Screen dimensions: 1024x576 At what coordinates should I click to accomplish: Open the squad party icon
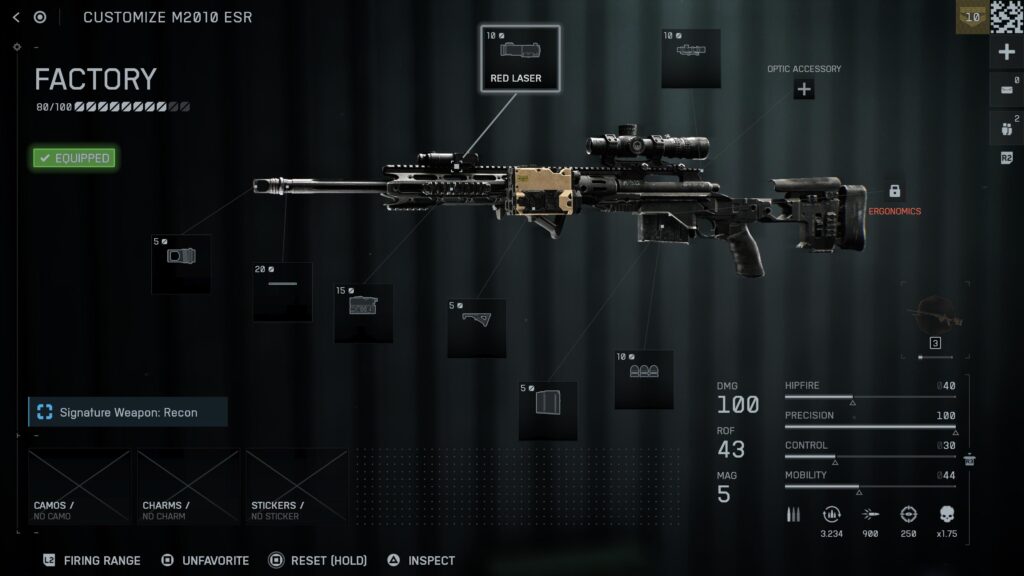tap(1006, 127)
